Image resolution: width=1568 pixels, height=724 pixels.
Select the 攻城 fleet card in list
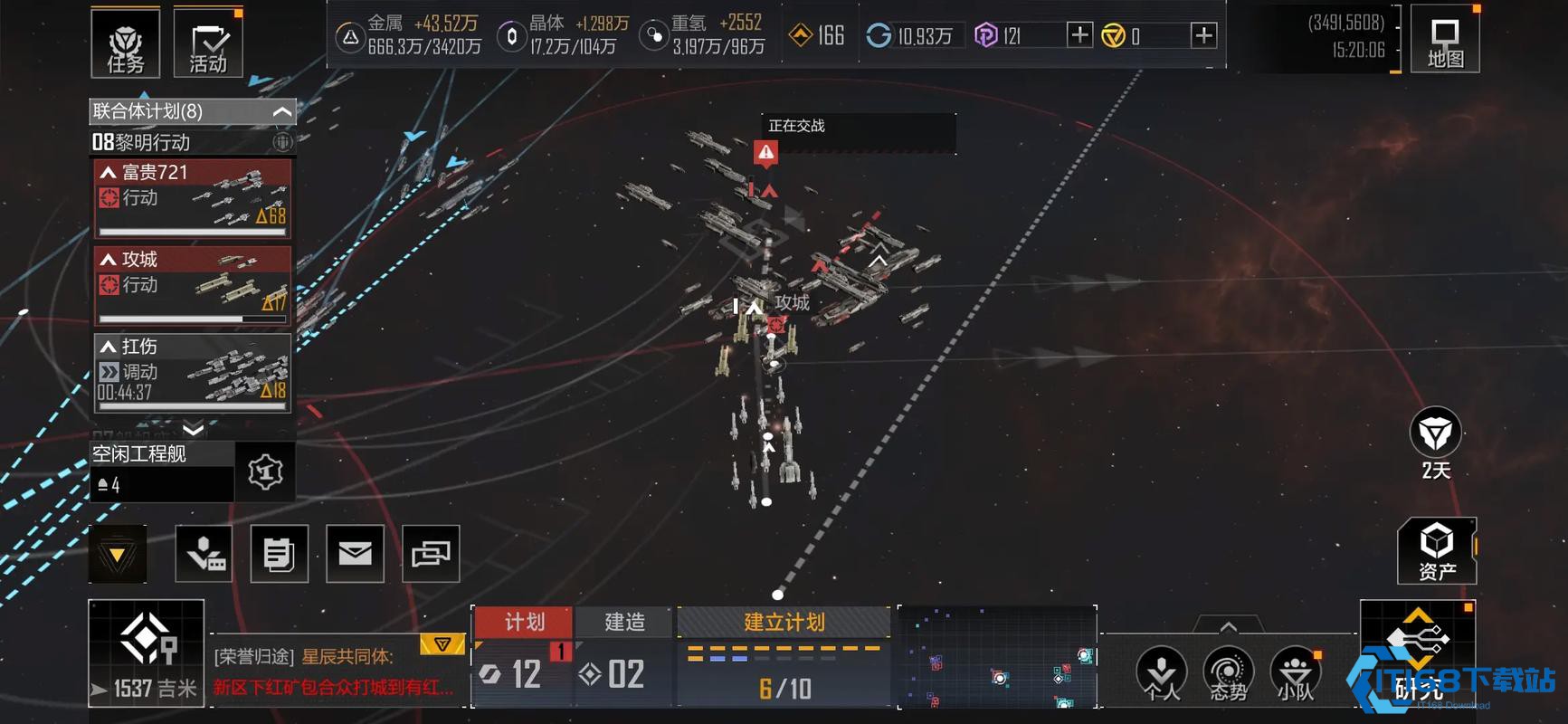pos(193,285)
